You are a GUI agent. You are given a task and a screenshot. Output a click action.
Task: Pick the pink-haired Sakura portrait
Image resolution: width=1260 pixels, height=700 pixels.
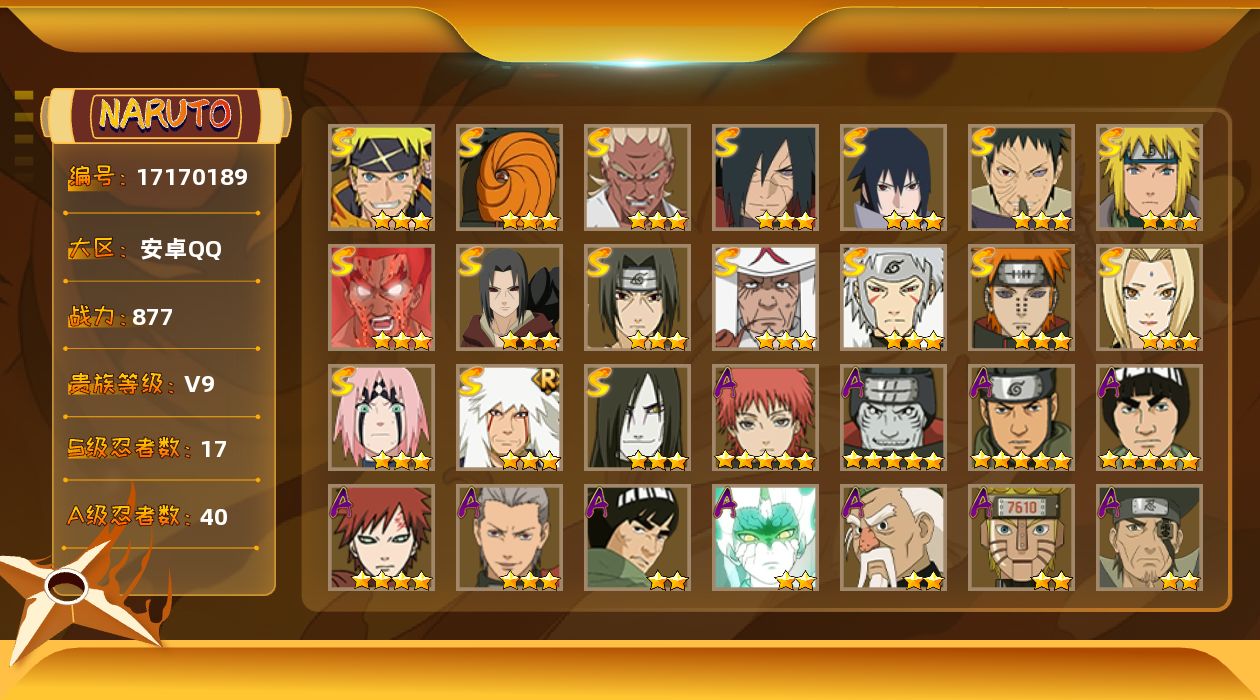point(381,417)
